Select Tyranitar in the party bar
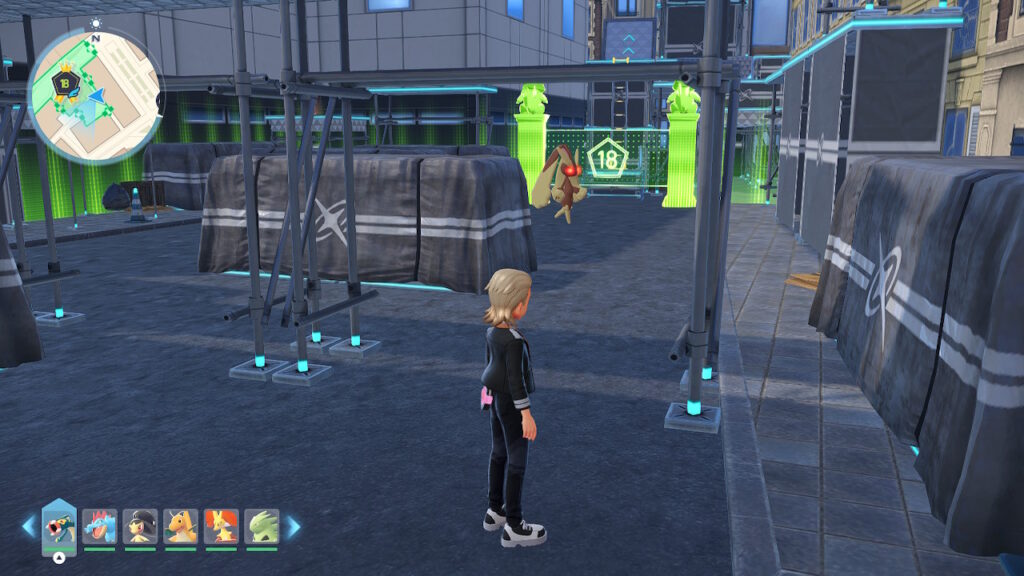1024x576 pixels. click(x=262, y=526)
